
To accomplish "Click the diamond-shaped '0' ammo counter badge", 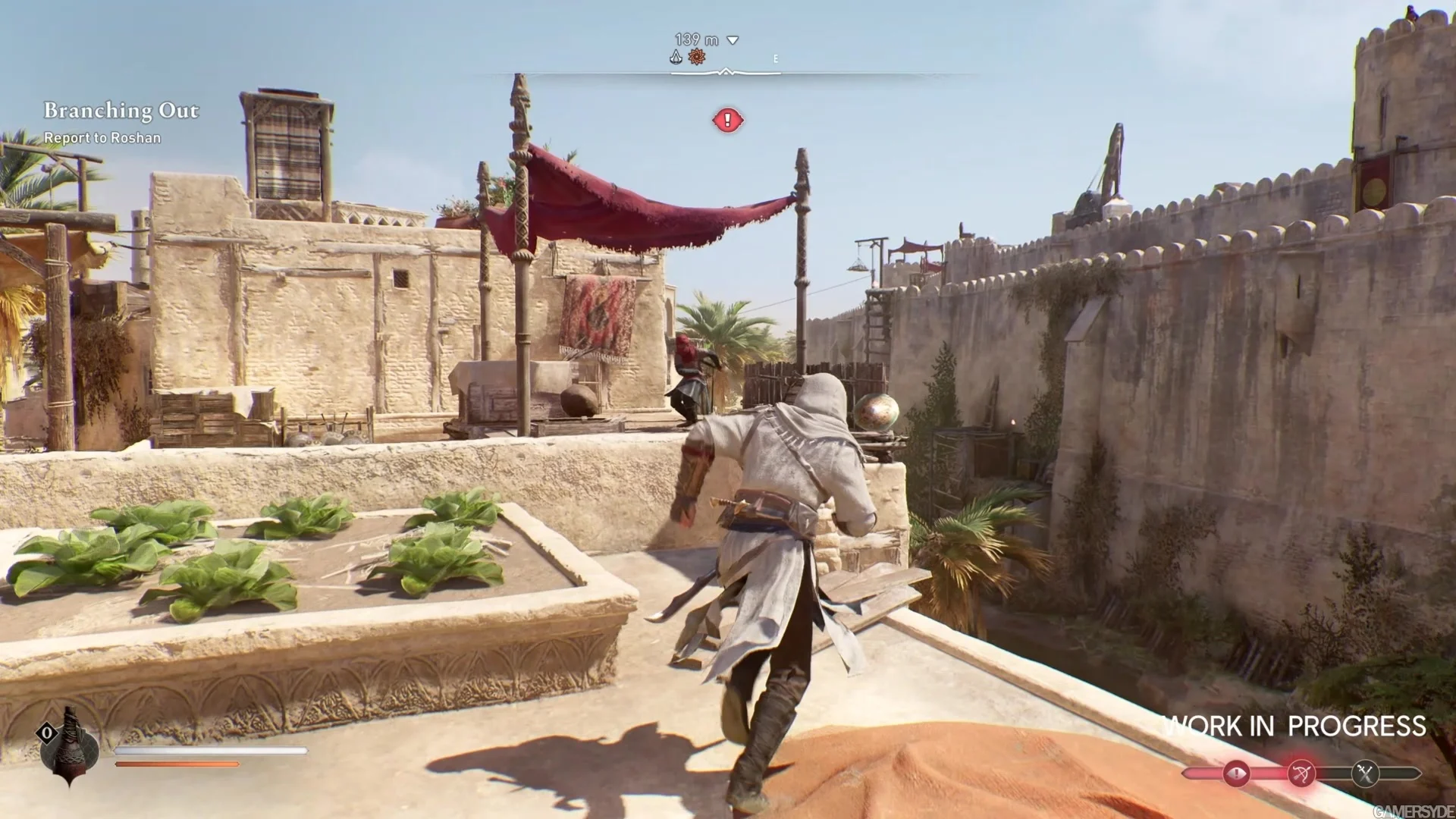I will click(47, 732).
